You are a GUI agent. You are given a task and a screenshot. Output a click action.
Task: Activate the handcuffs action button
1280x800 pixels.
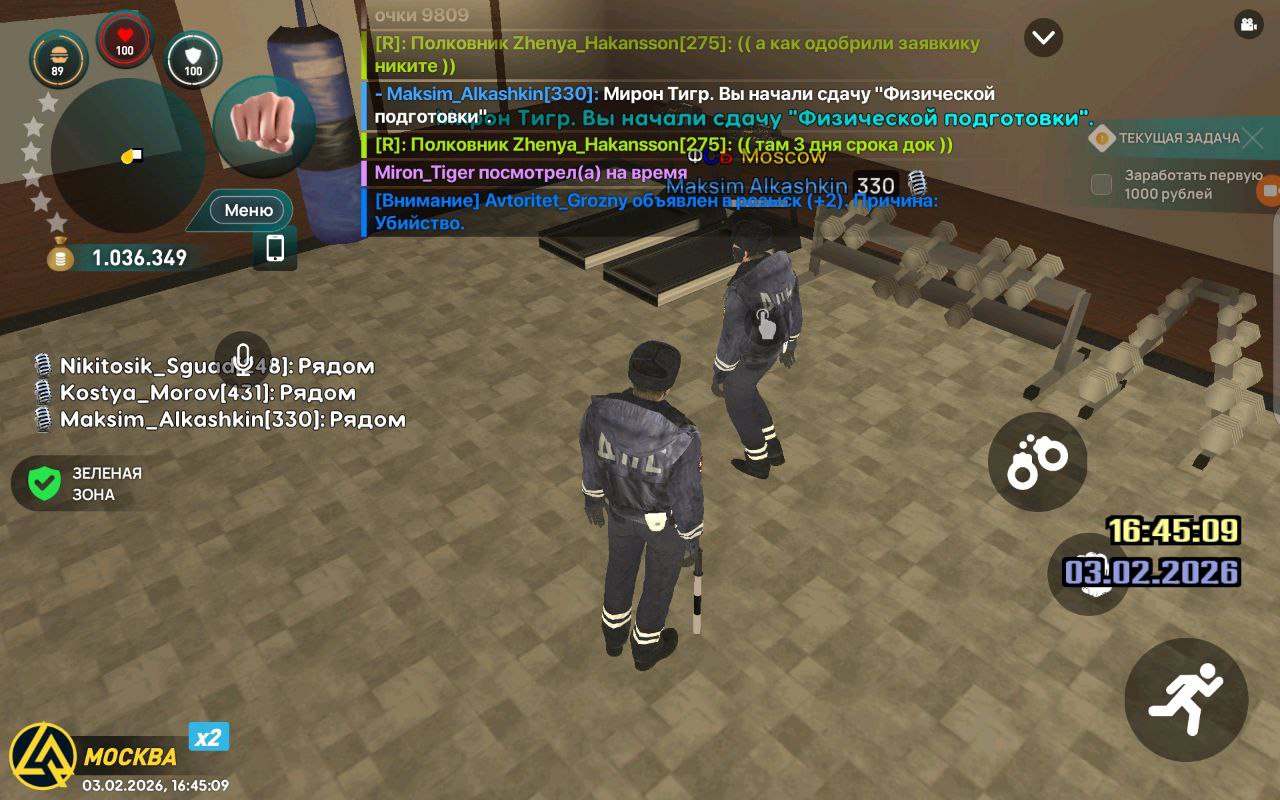(1037, 462)
